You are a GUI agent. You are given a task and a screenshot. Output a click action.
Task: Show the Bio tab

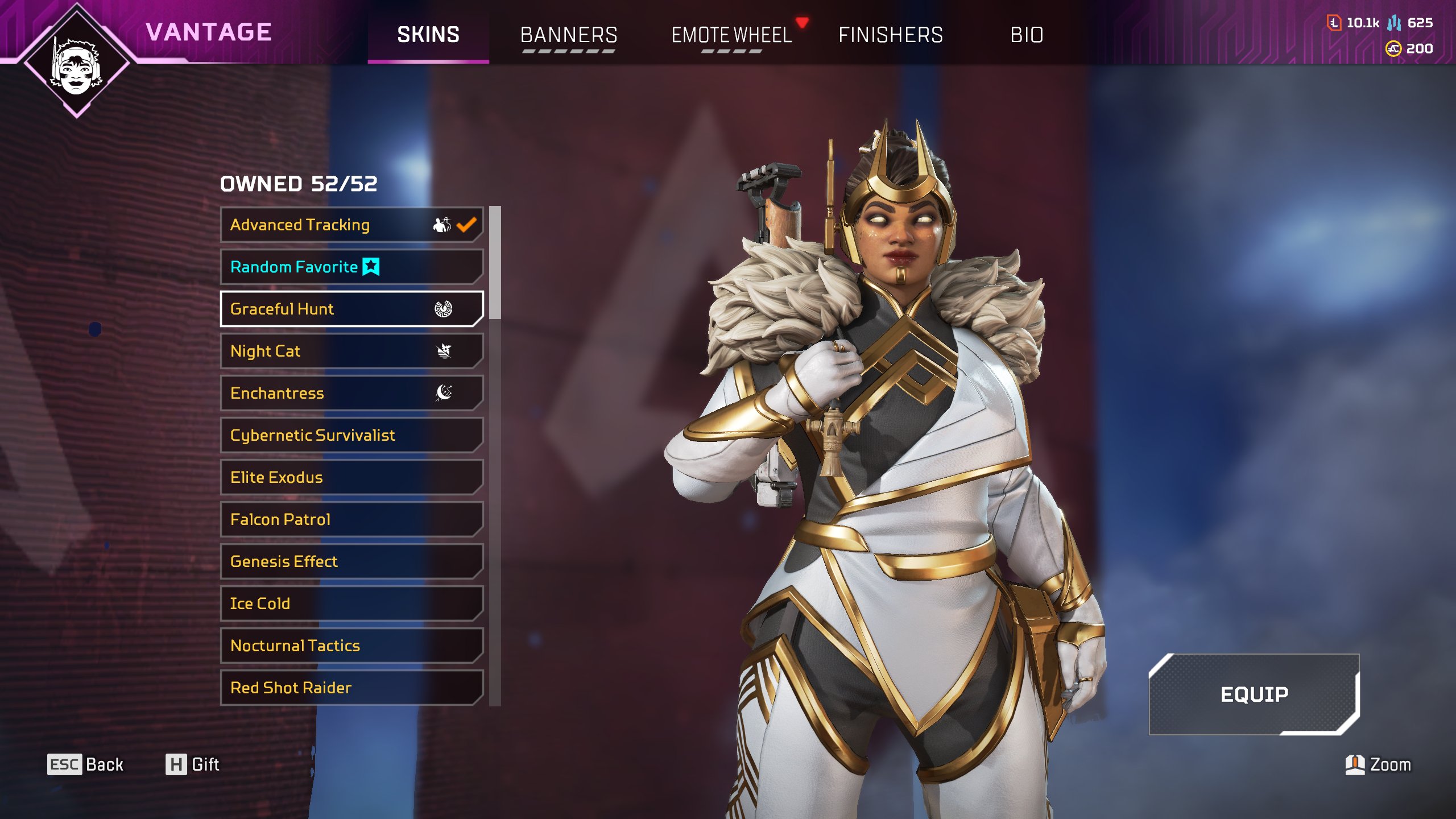click(x=1027, y=35)
